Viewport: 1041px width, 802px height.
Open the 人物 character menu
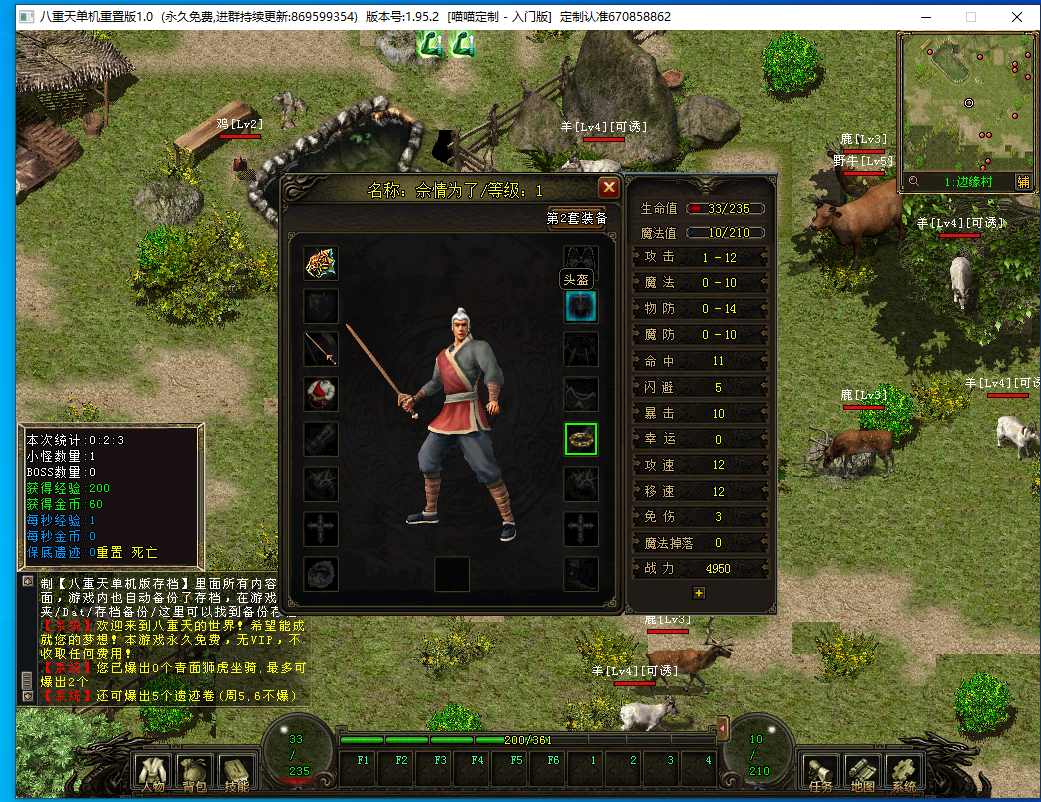(153, 771)
